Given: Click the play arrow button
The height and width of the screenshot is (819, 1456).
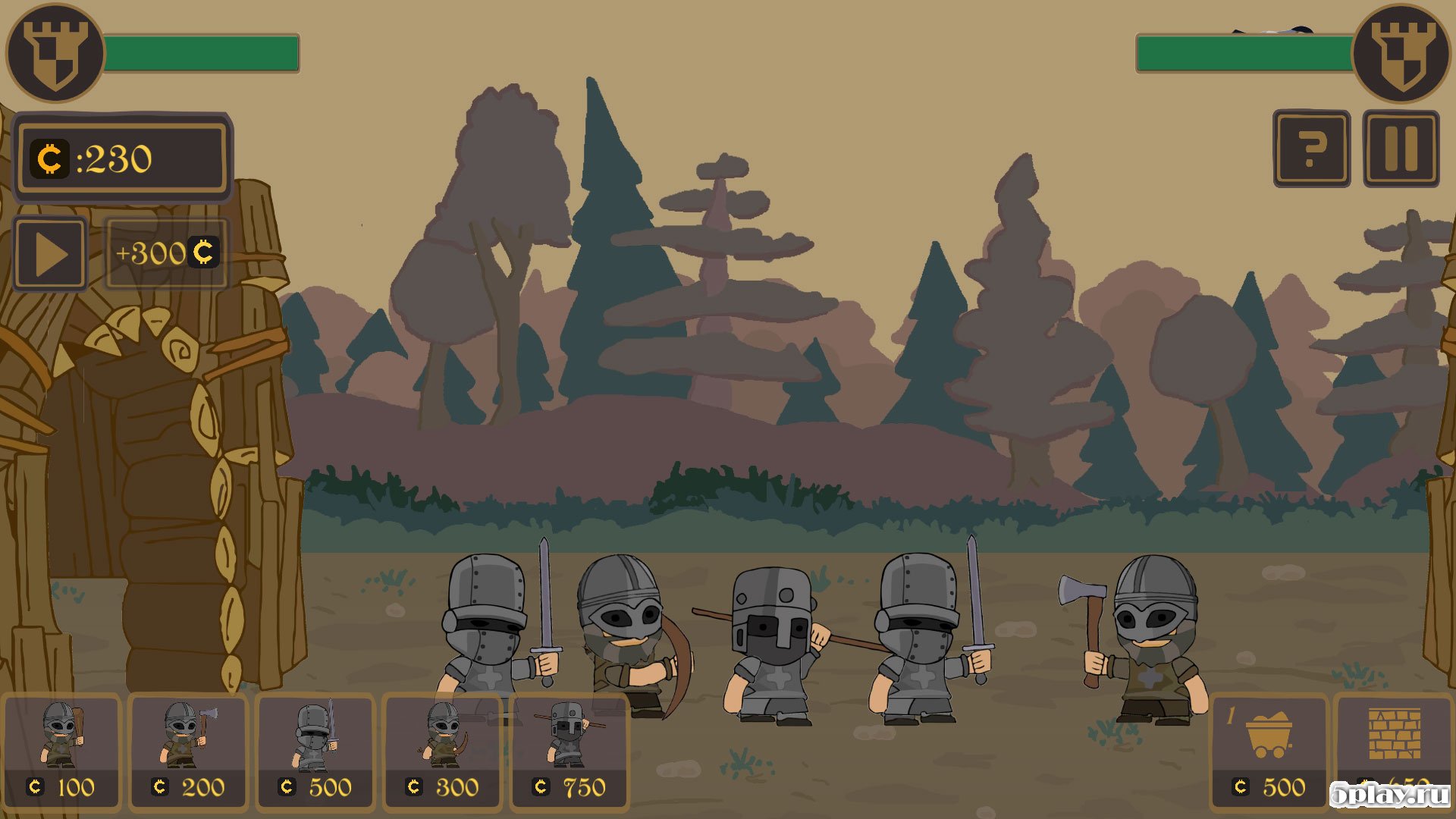Looking at the screenshot, I should tap(50, 254).
